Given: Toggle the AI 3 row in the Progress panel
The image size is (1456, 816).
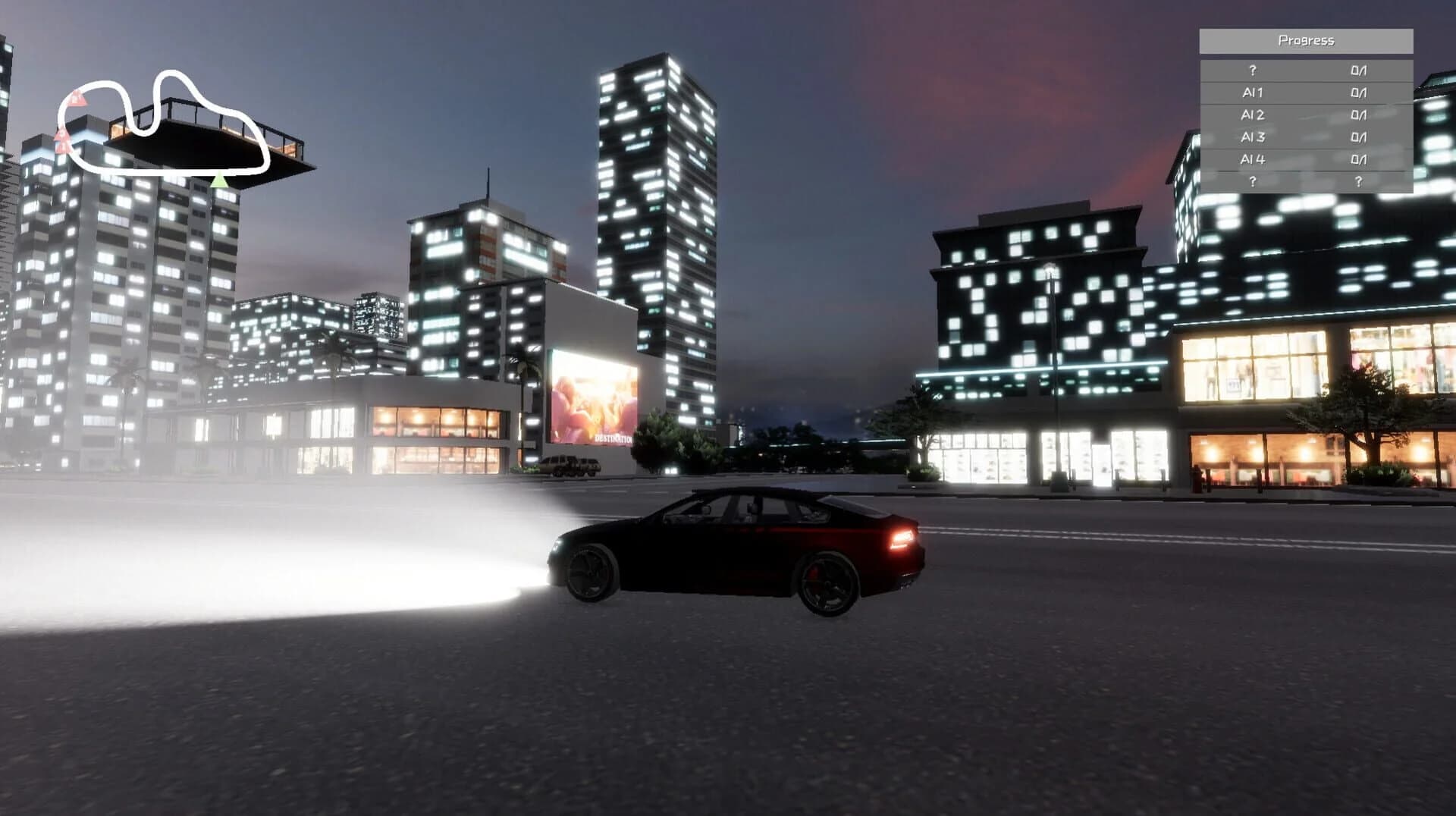Looking at the screenshot, I should click(x=1251, y=137).
